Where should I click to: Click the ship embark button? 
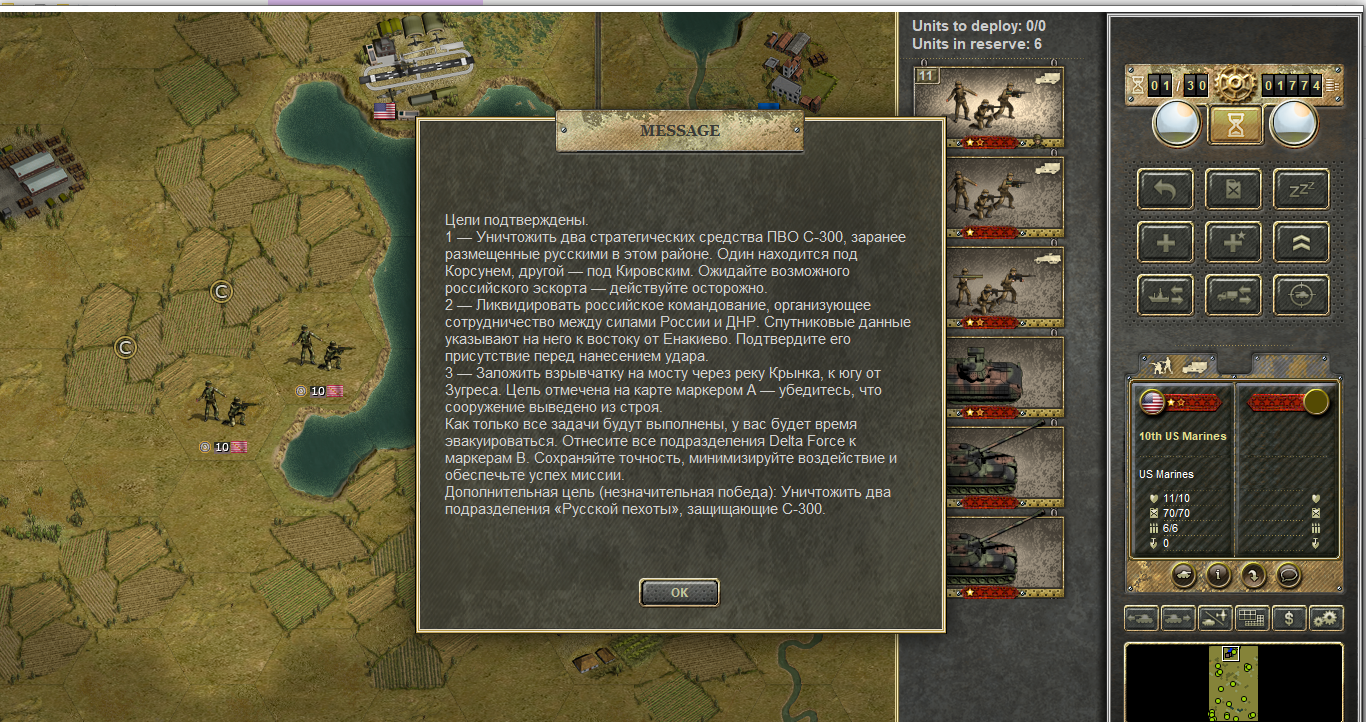(1165, 295)
